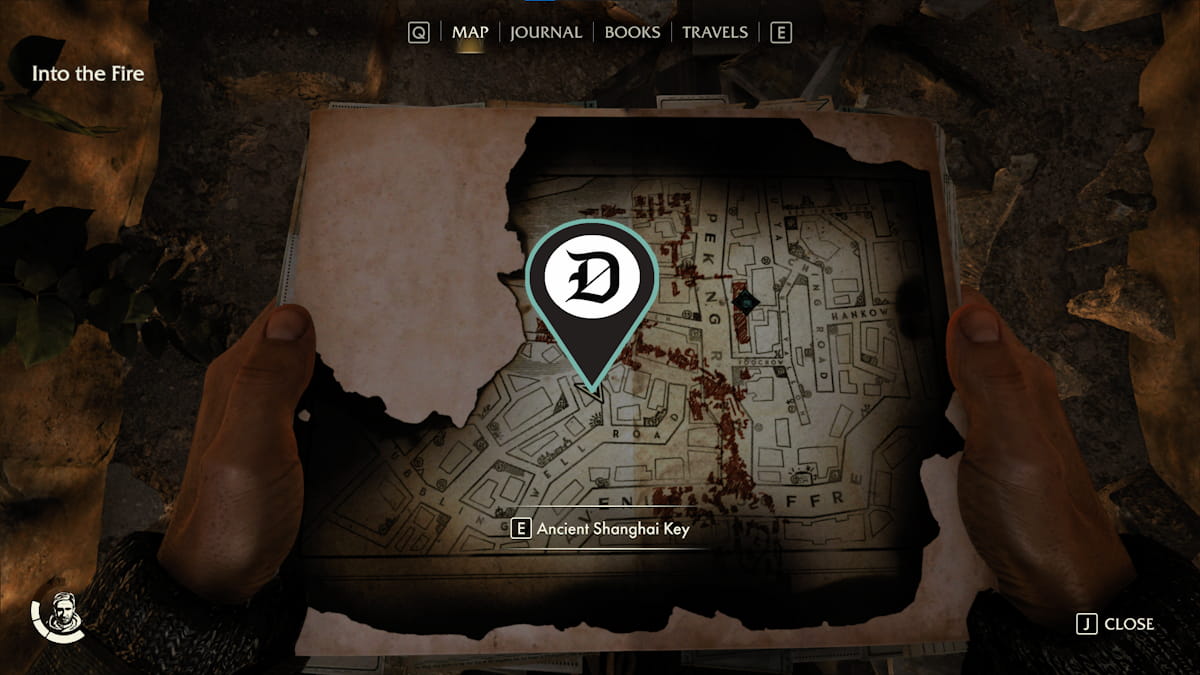Select the teal diamond map marker
1200x675 pixels.
(x=742, y=300)
